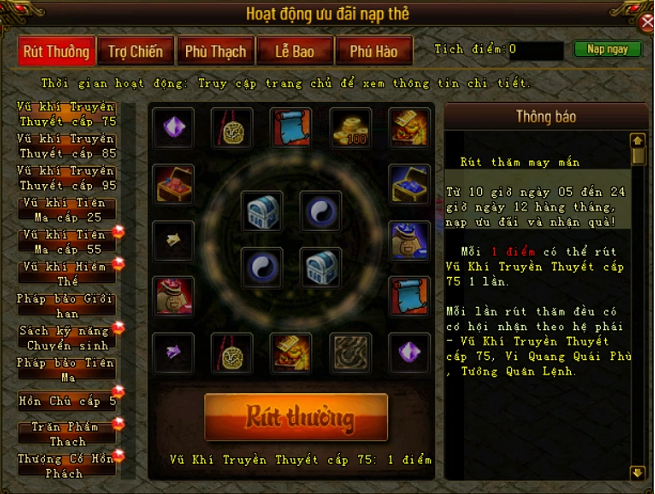This screenshot has height=494, width=655.
Task: Choose Vũ khí Truyền Thuyết cấp 95
Action: click(x=66, y=177)
